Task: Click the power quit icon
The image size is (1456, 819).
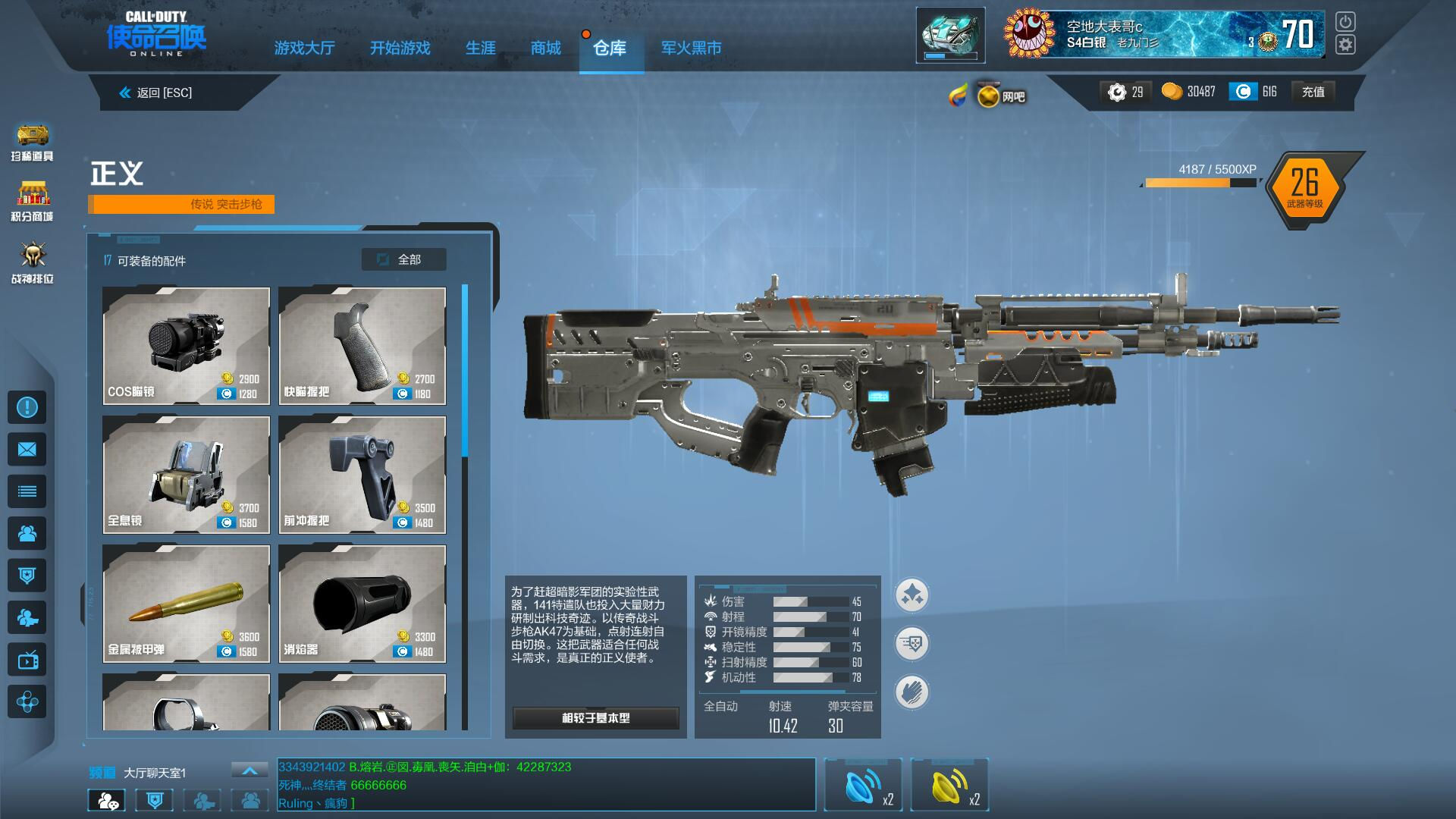Action: tap(1345, 21)
